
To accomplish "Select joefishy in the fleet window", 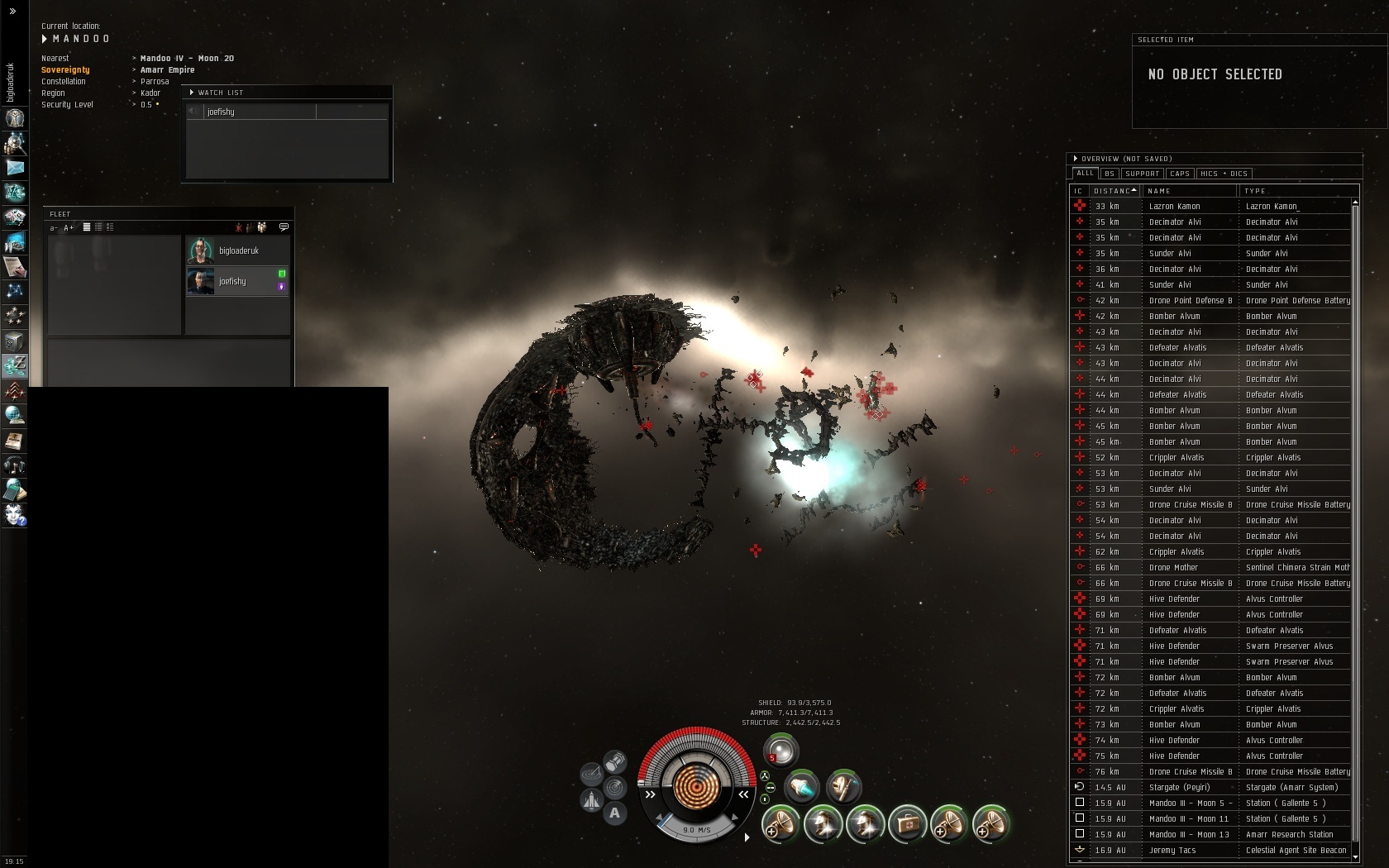I will tap(232, 281).
